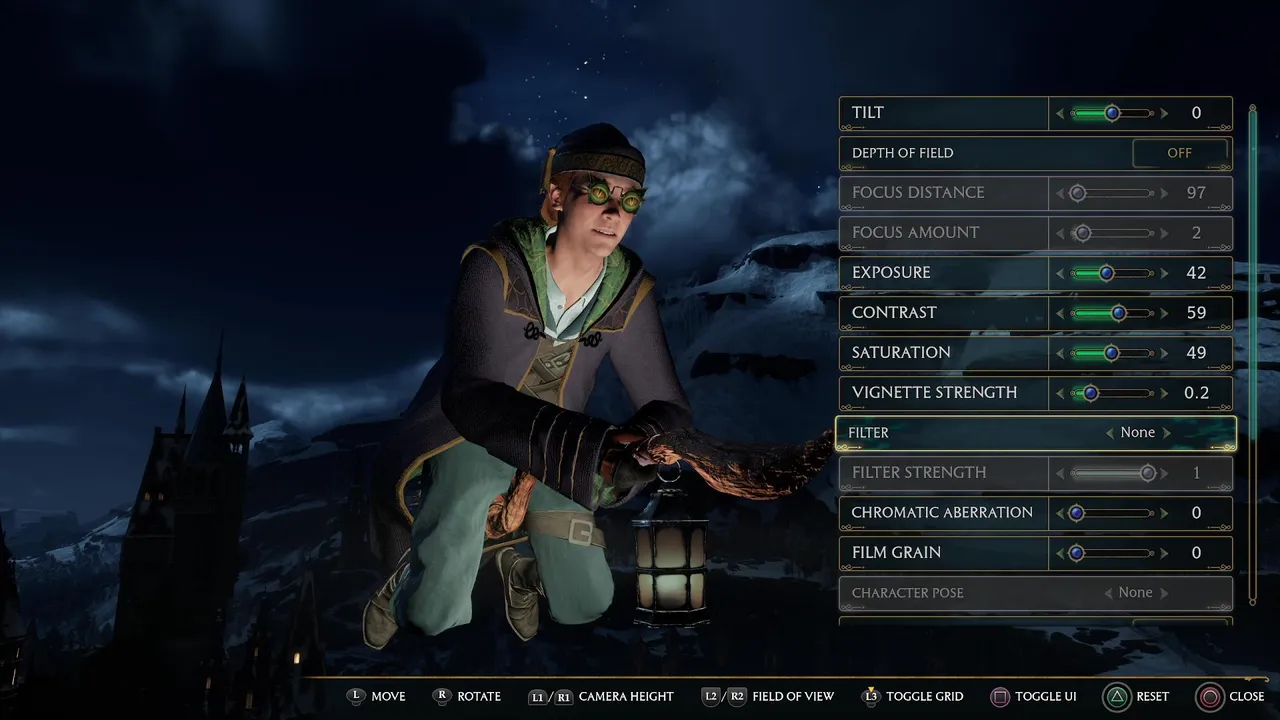Raise Contrast using its right arrow
1280x720 pixels.
click(x=1164, y=313)
